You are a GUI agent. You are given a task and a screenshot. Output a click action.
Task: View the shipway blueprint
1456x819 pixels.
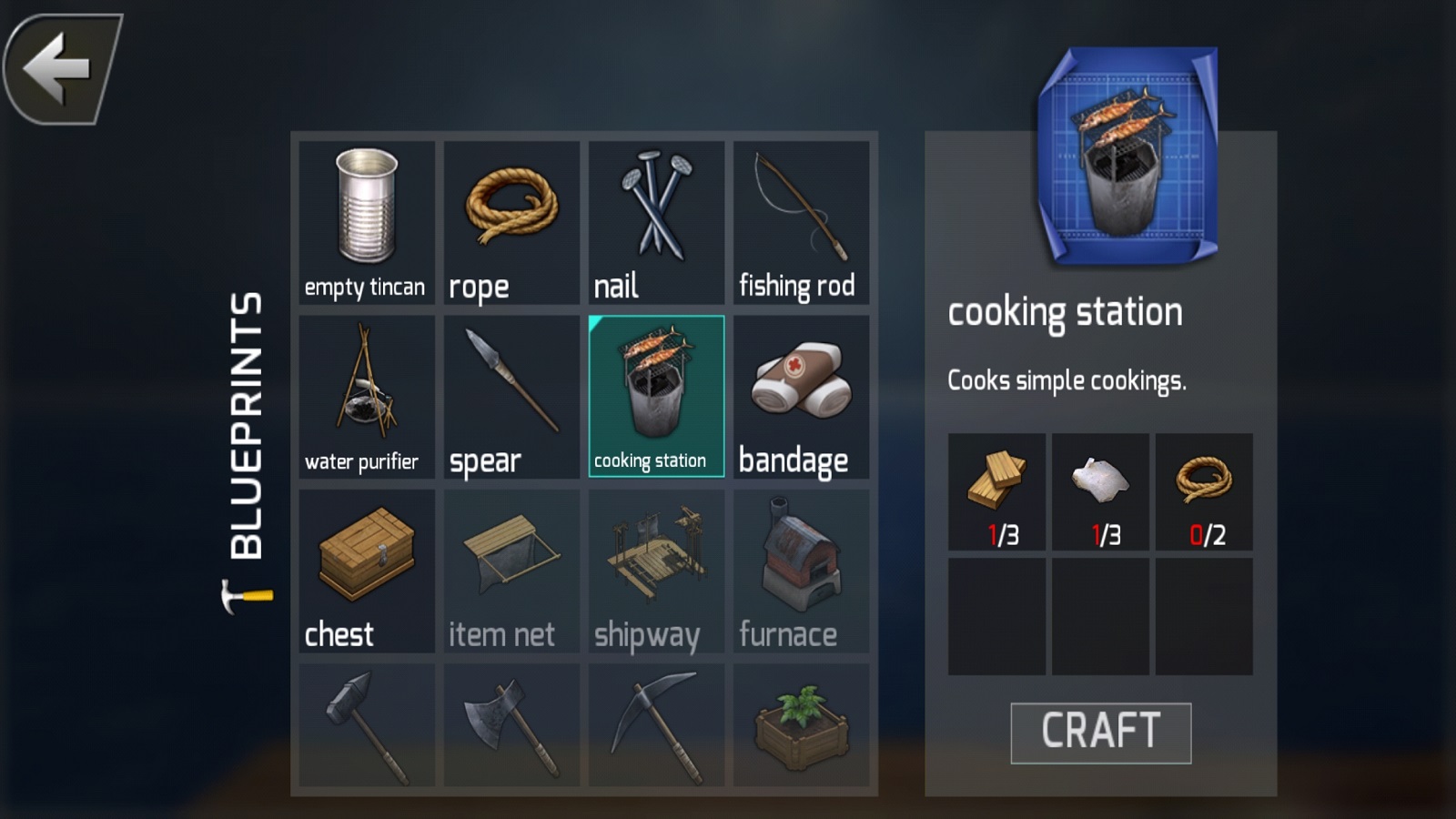click(x=656, y=571)
